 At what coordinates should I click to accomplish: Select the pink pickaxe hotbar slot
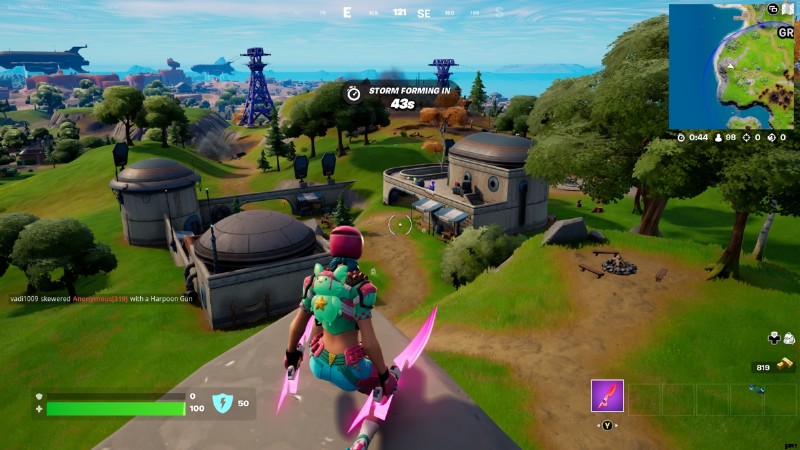(x=607, y=396)
